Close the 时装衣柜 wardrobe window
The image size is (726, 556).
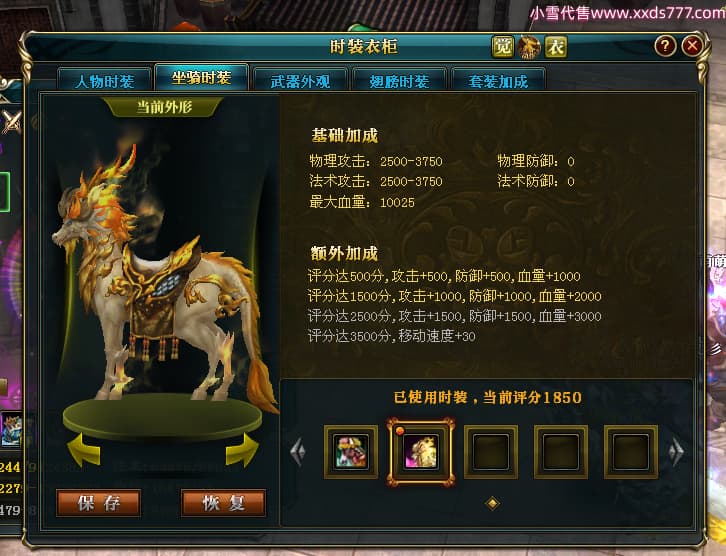click(692, 46)
